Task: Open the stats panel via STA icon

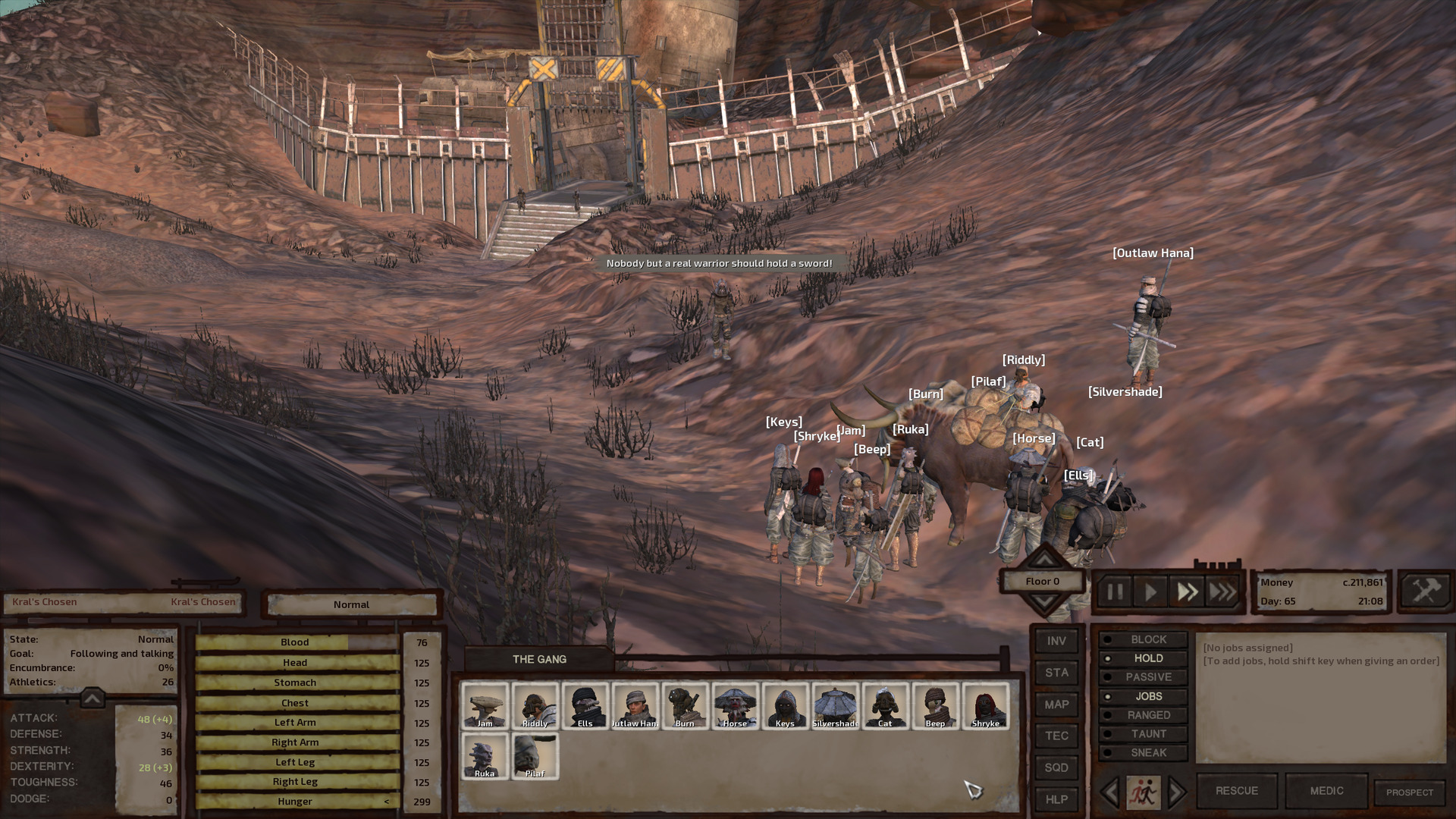Action: tap(1056, 673)
